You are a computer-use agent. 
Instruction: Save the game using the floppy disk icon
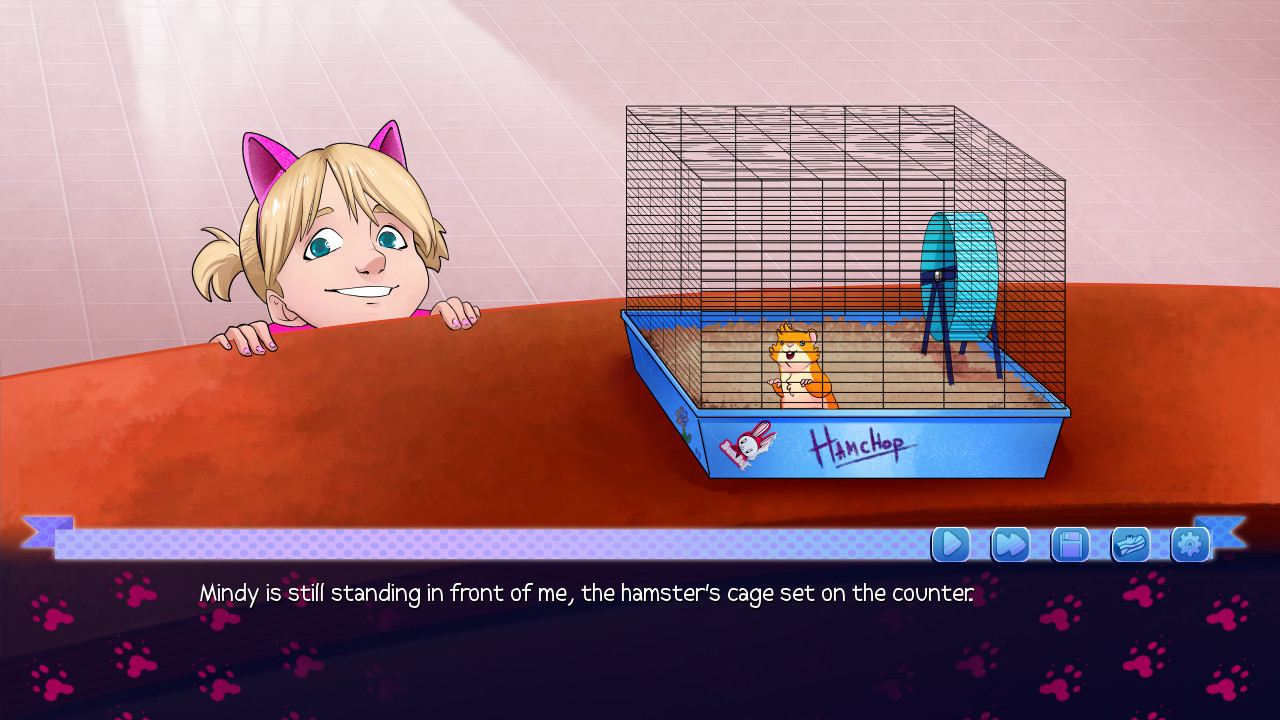pos(1070,544)
